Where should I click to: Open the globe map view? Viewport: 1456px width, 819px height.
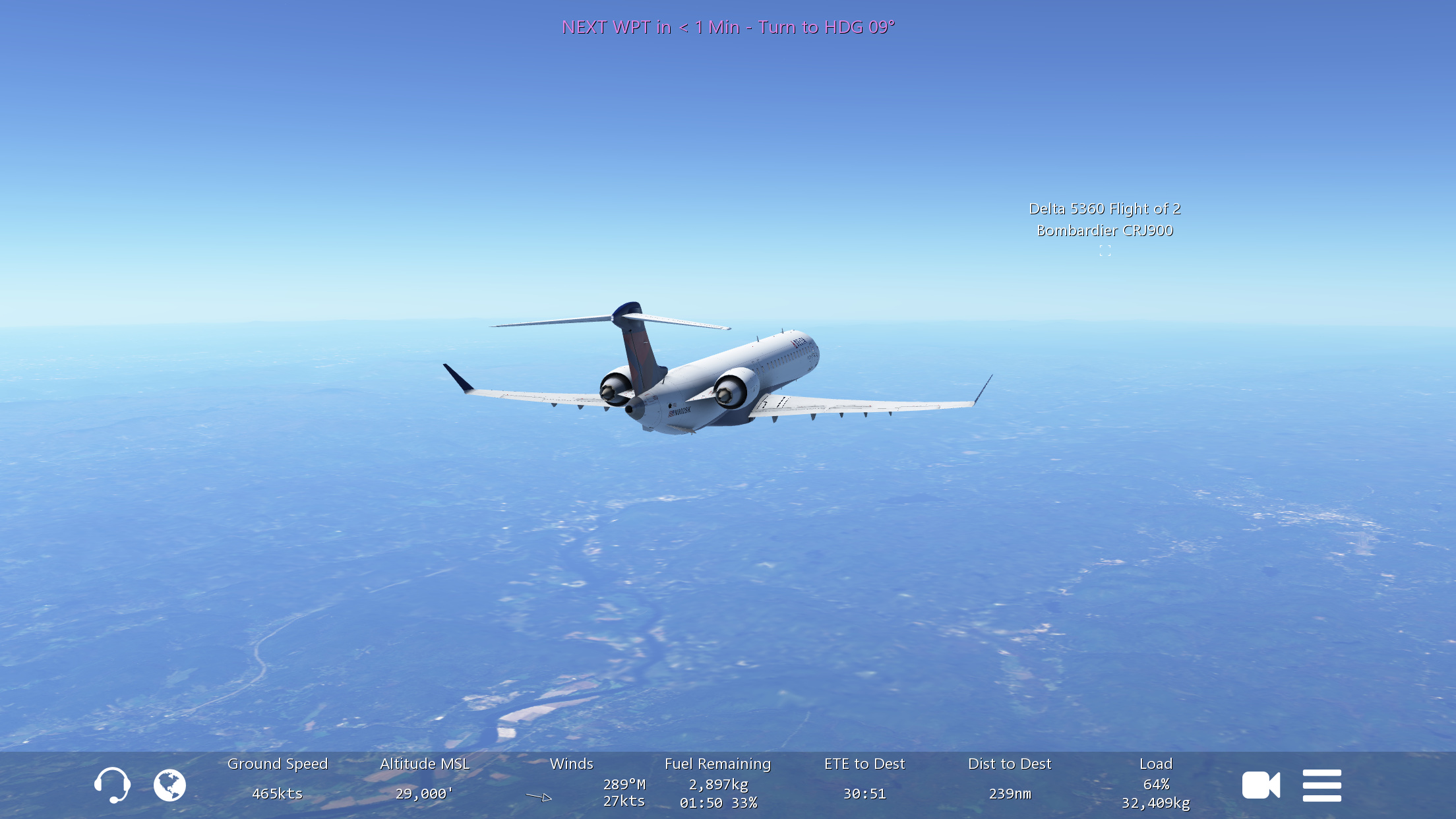pyautogui.click(x=169, y=785)
